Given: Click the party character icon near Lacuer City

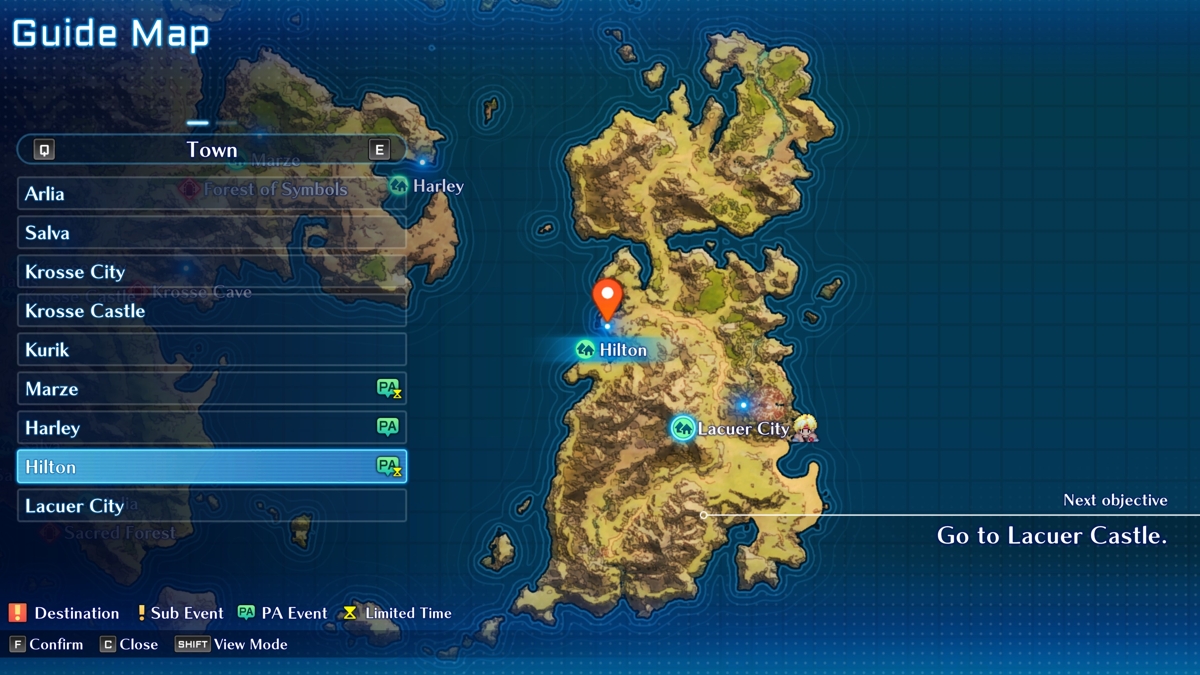Looking at the screenshot, I should (x=804, y=428).
